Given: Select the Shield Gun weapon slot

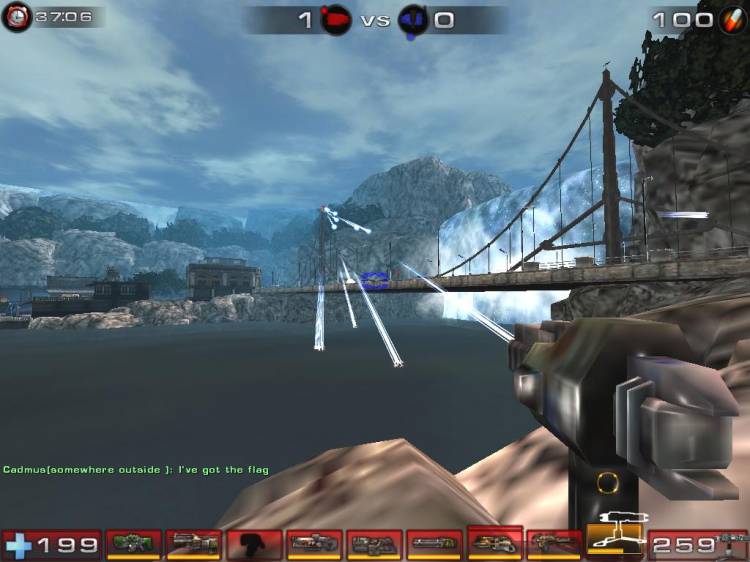Looking at the screenshot, I should [x=133, y=544].
